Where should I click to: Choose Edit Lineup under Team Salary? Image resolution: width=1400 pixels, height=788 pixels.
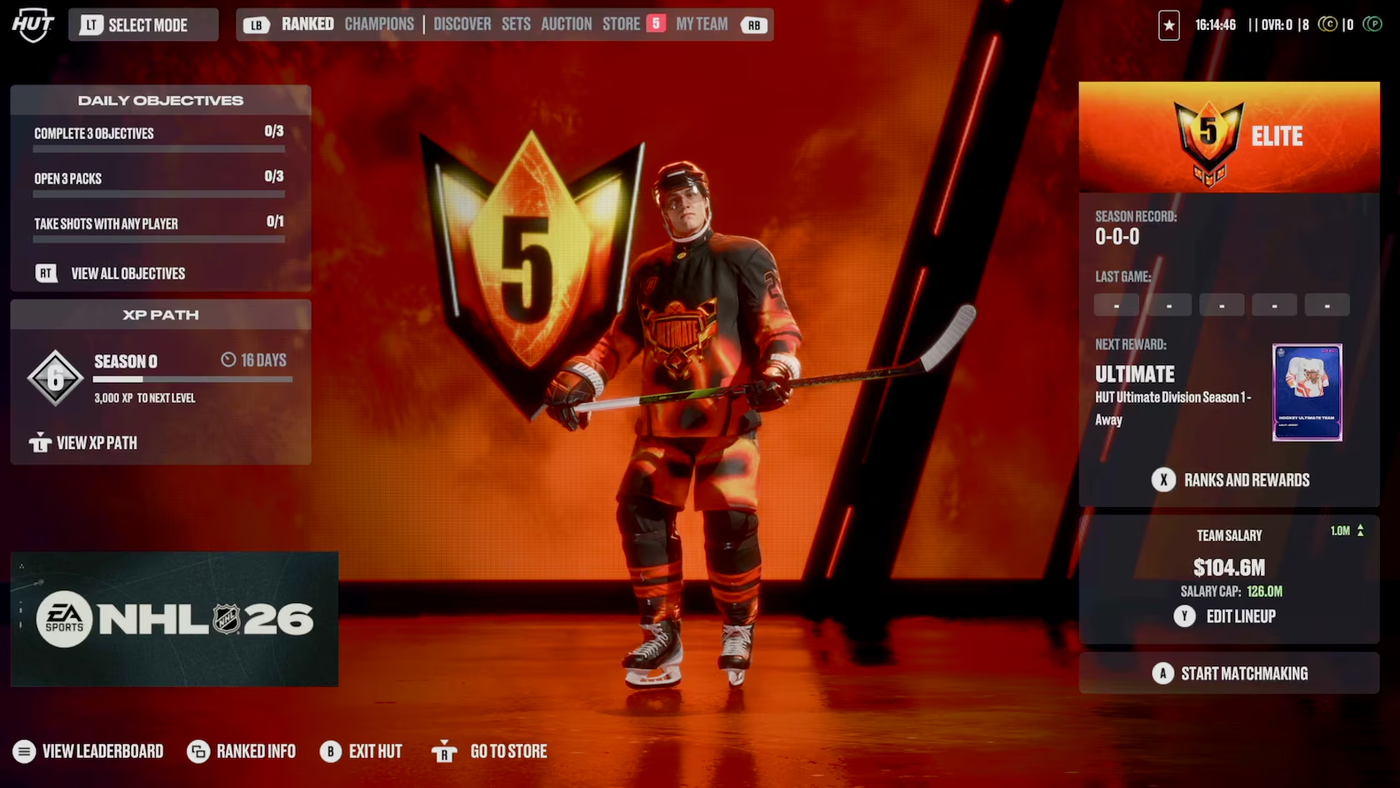click(1240, 616)
